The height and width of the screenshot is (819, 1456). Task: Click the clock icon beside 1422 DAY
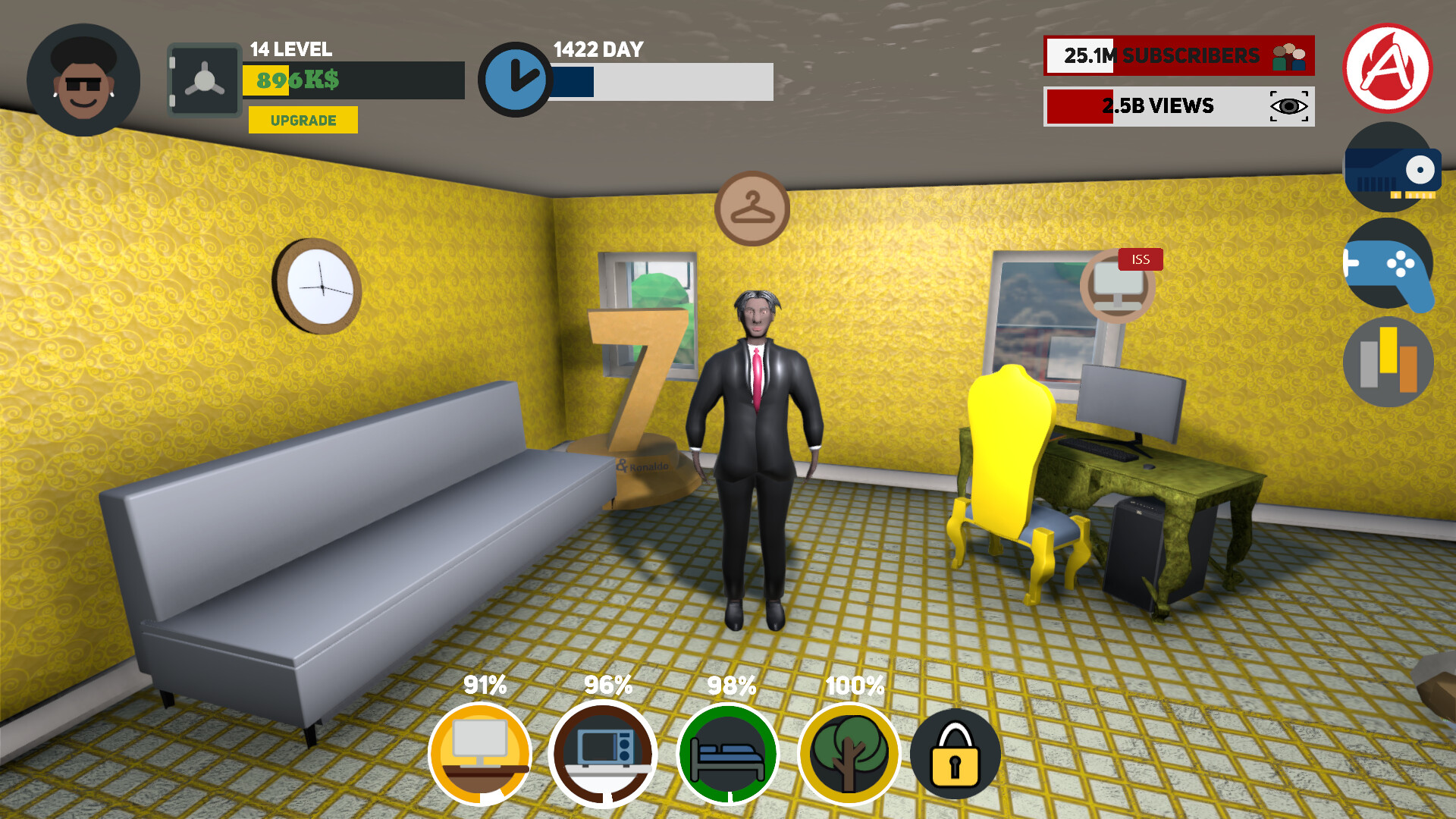coord(516,79)
